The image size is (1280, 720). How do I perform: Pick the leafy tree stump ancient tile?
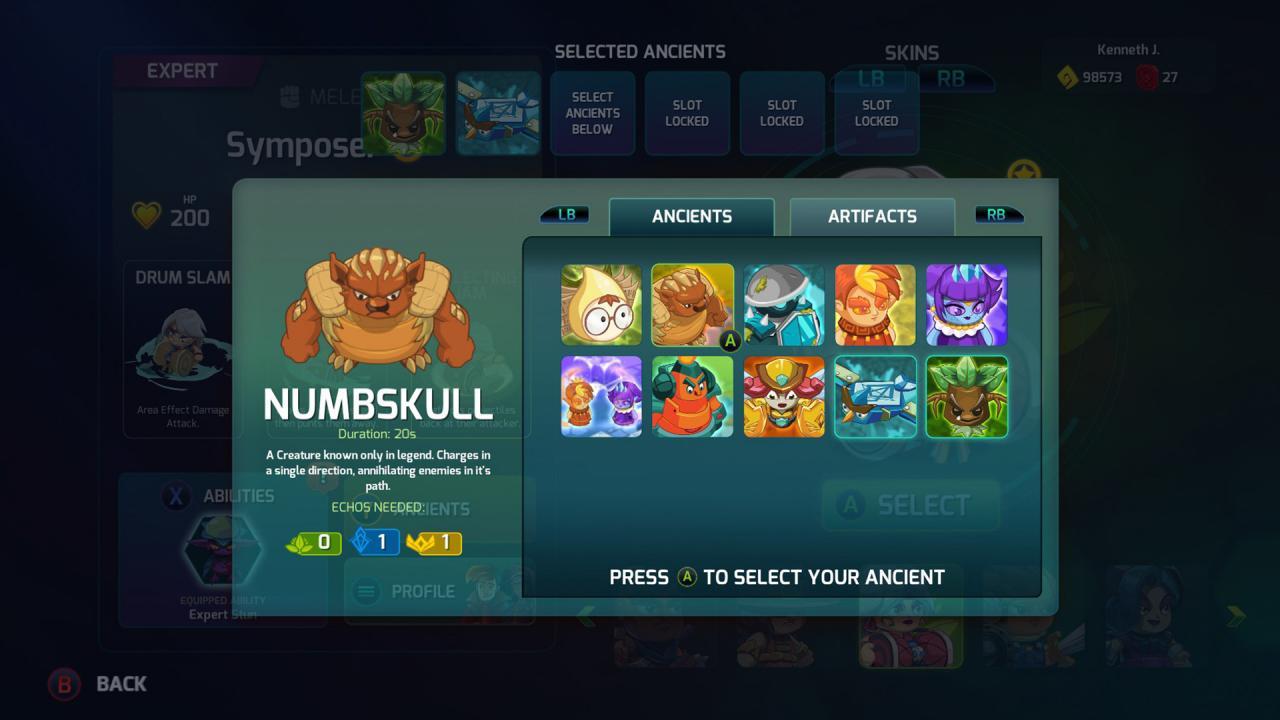tap(966, 397)
